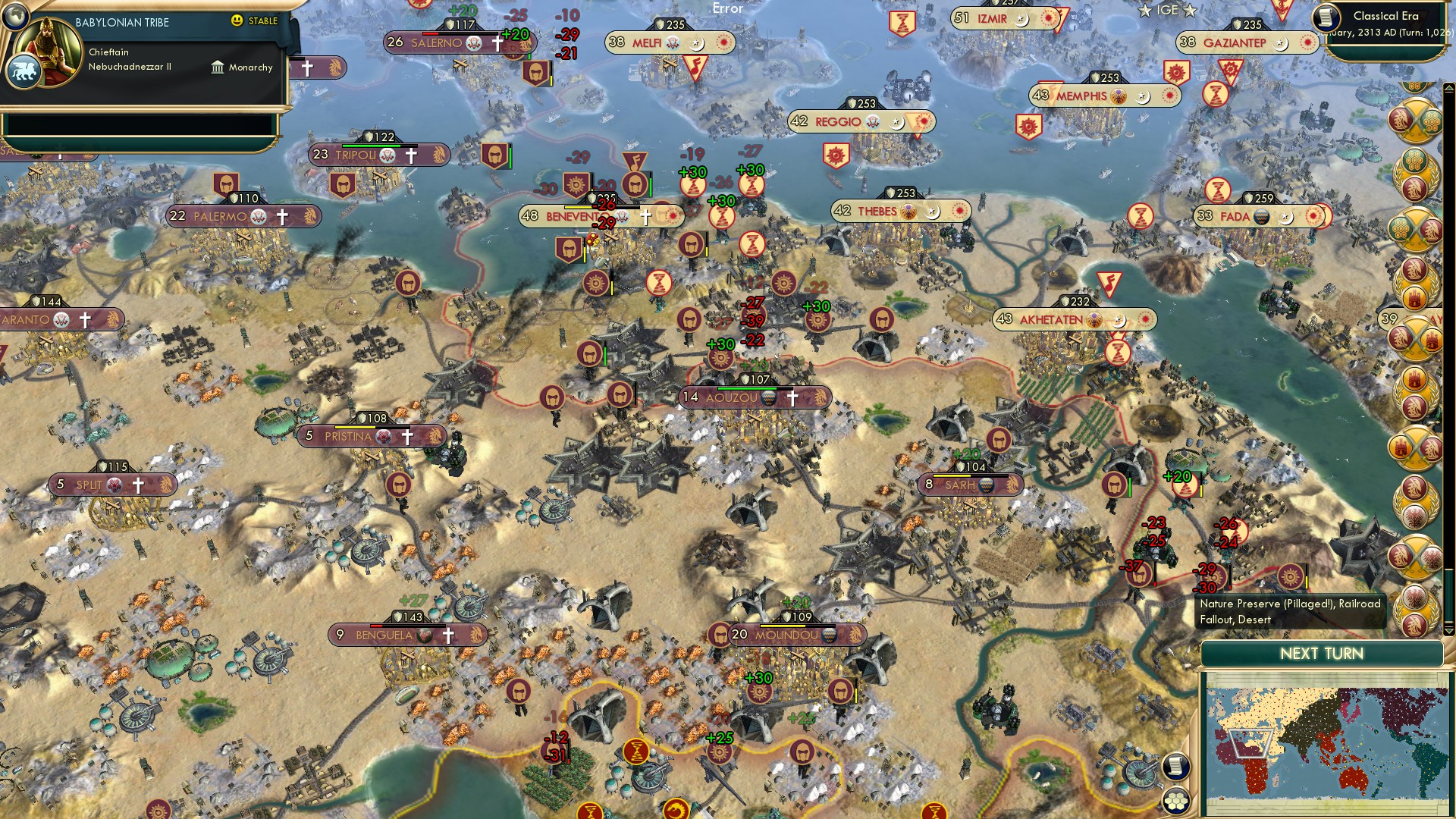
Task: Open Social Policies via the scroll icon
Action: click(x=1175, y=767)
